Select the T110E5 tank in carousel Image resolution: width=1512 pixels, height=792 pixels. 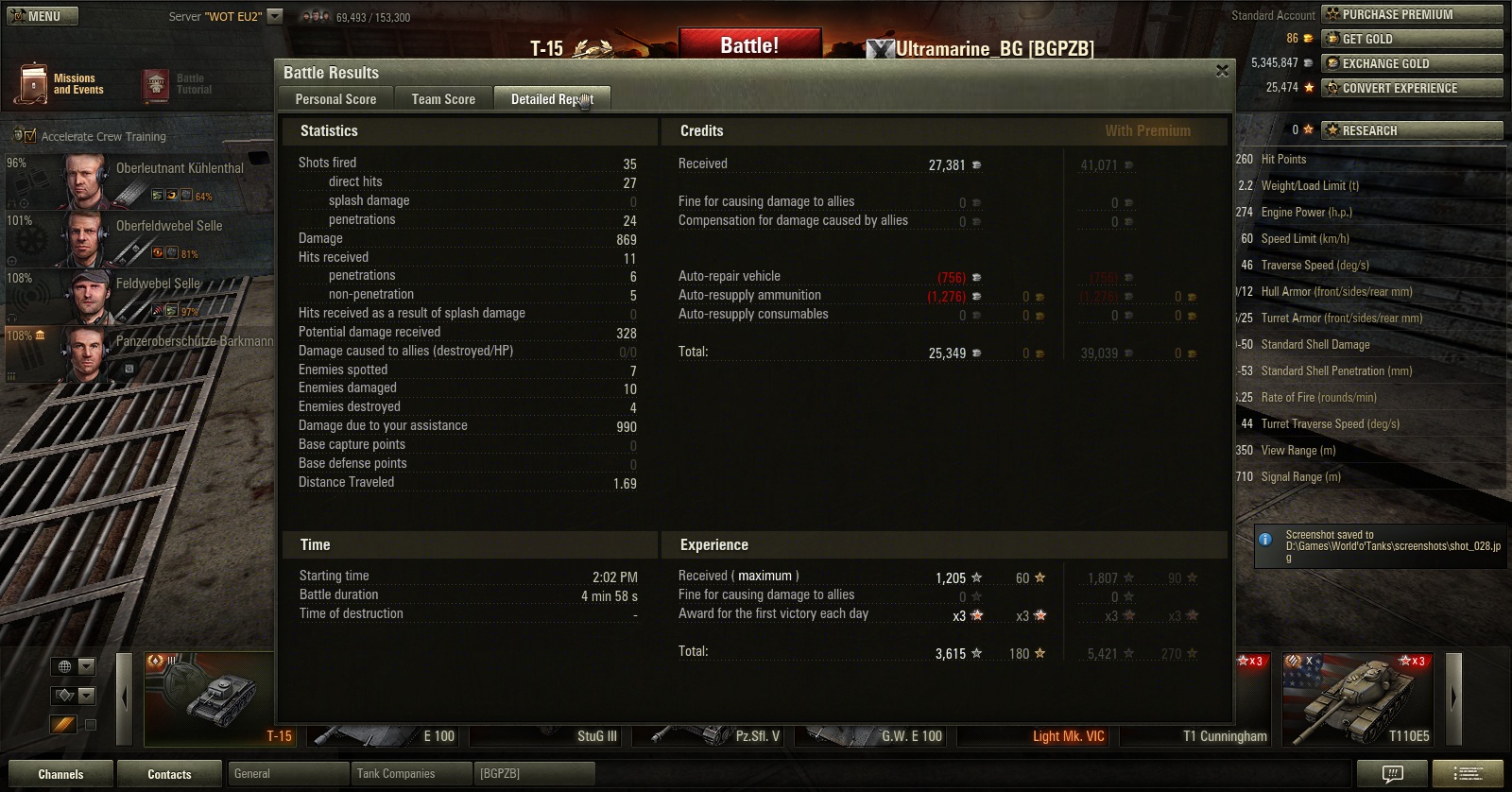pos(1357,698)
